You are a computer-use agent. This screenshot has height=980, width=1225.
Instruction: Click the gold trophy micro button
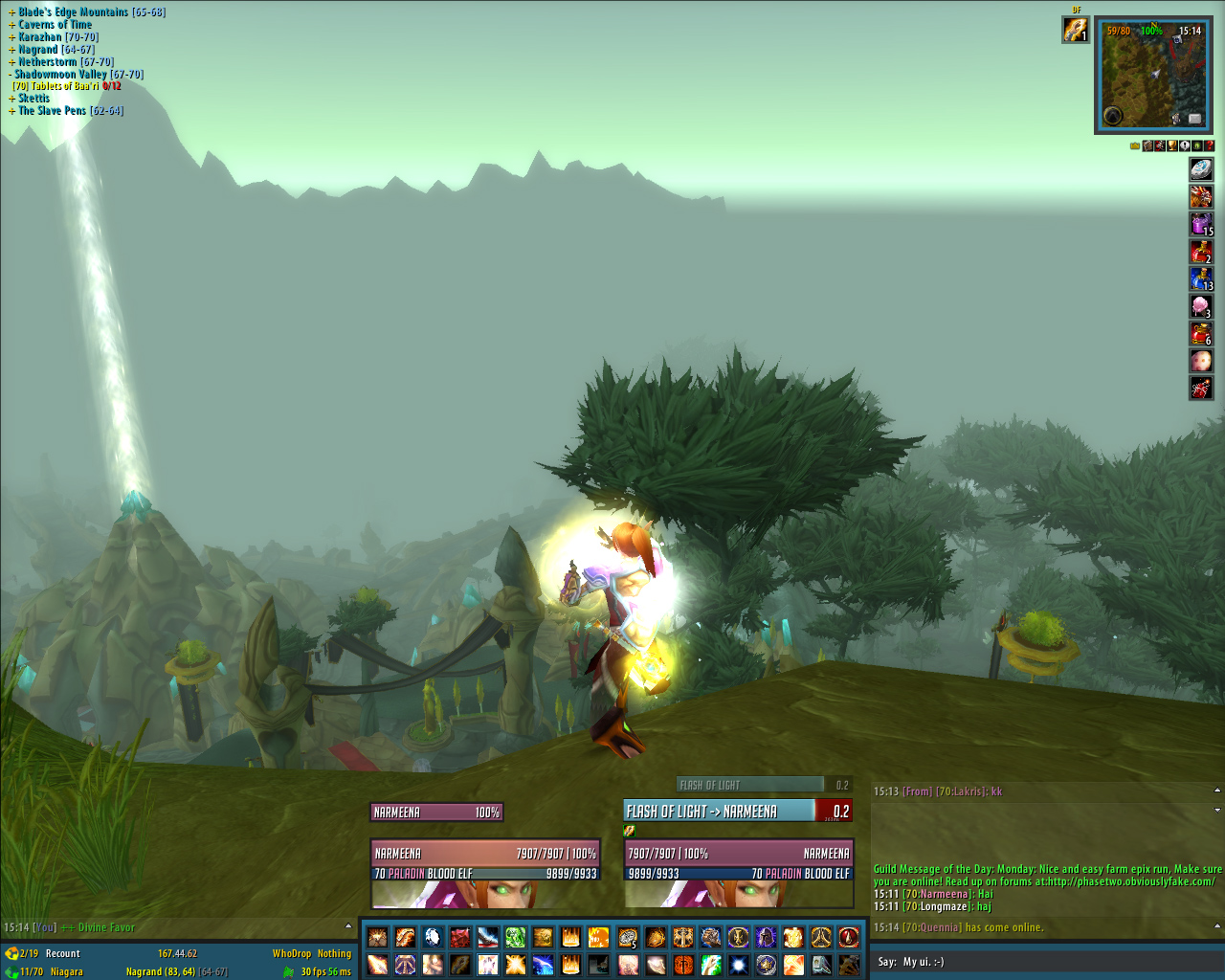[x=1172, y=145]
